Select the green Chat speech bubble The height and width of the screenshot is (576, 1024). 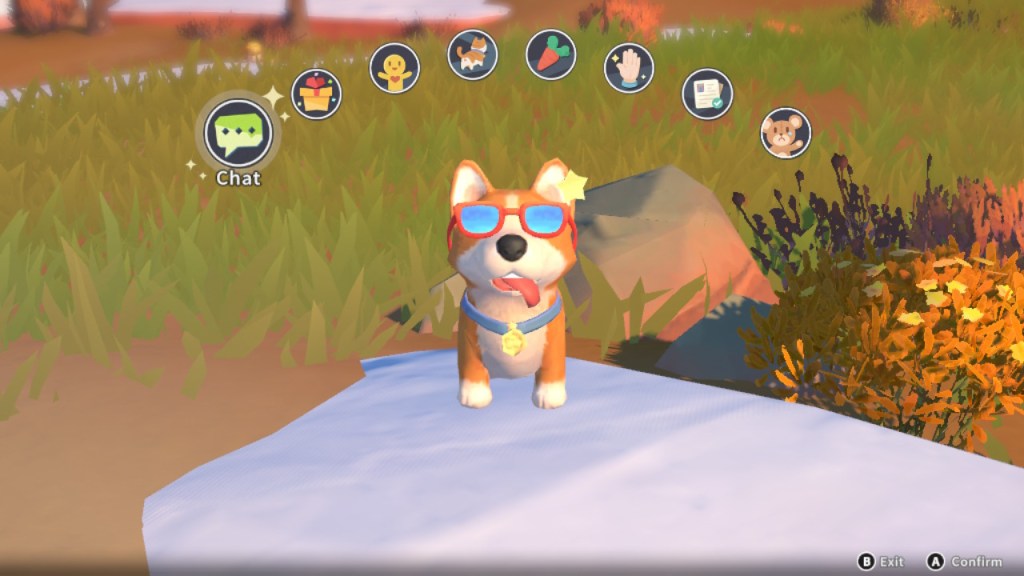tap(238, 134)
